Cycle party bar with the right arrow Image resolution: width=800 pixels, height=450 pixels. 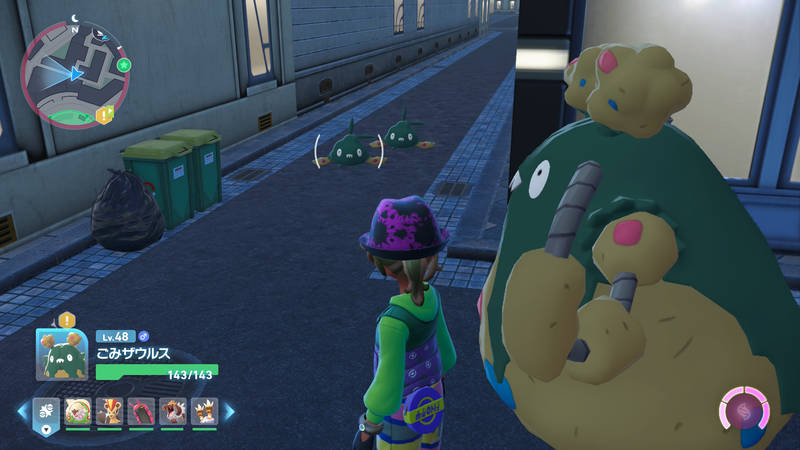[229, 410]
